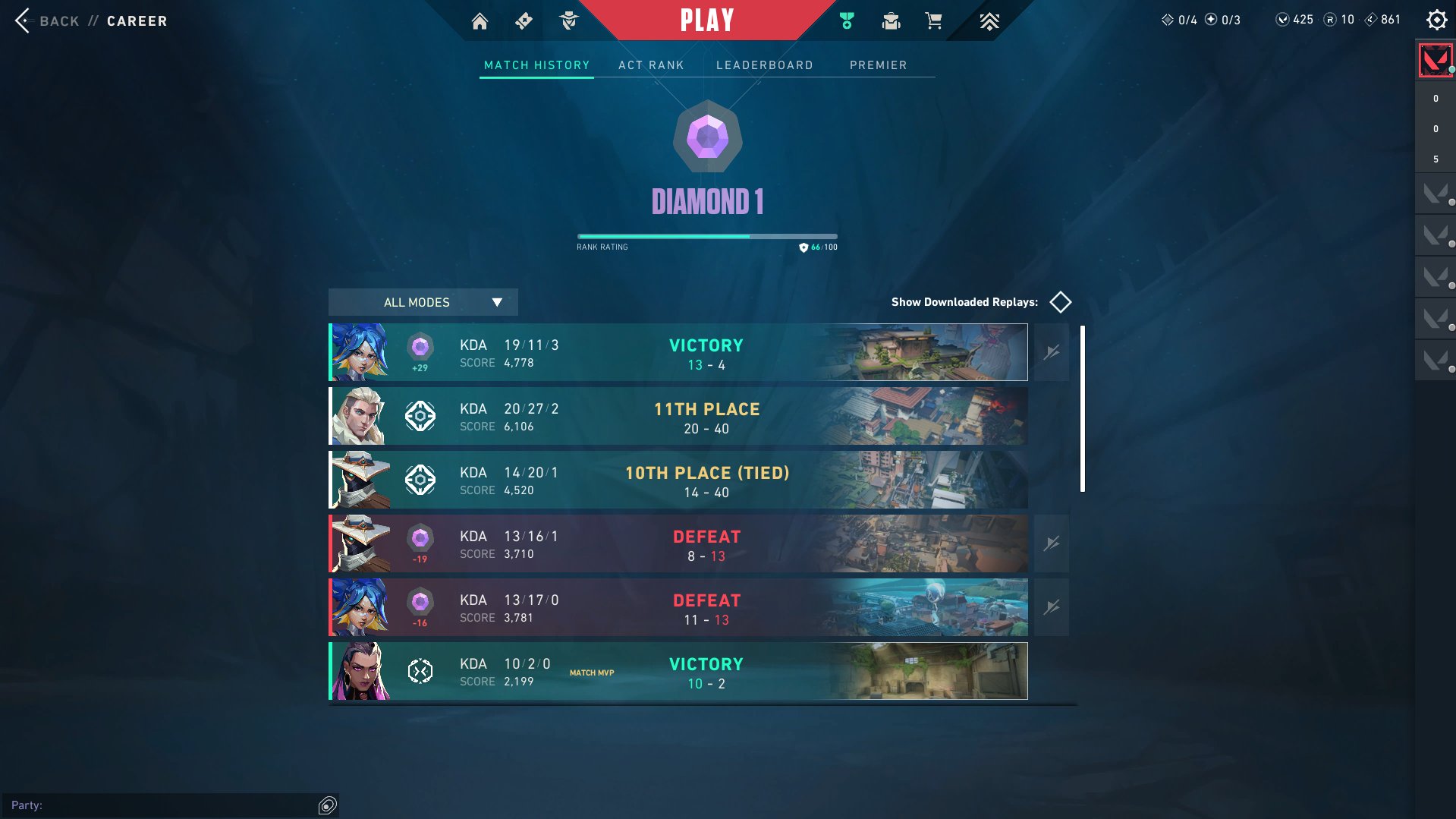This screenshot has height=819, width=1456.
Task: Select the Career medal icon
Action: pyautogui.click(x=846, y=20)
